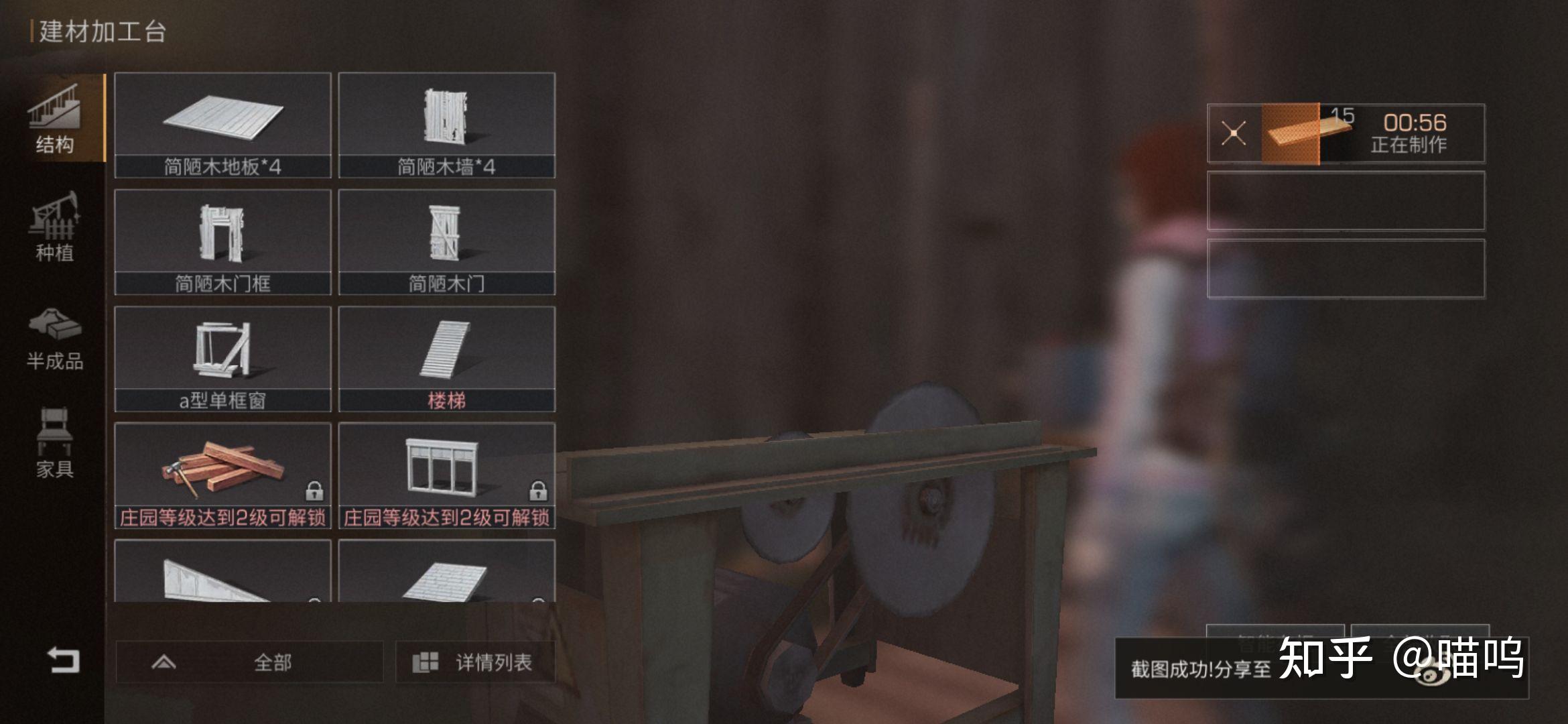Viewport: 1568px width, 724px height.
Task: Switch to the 结构 category tab
Action: [54, 119]
